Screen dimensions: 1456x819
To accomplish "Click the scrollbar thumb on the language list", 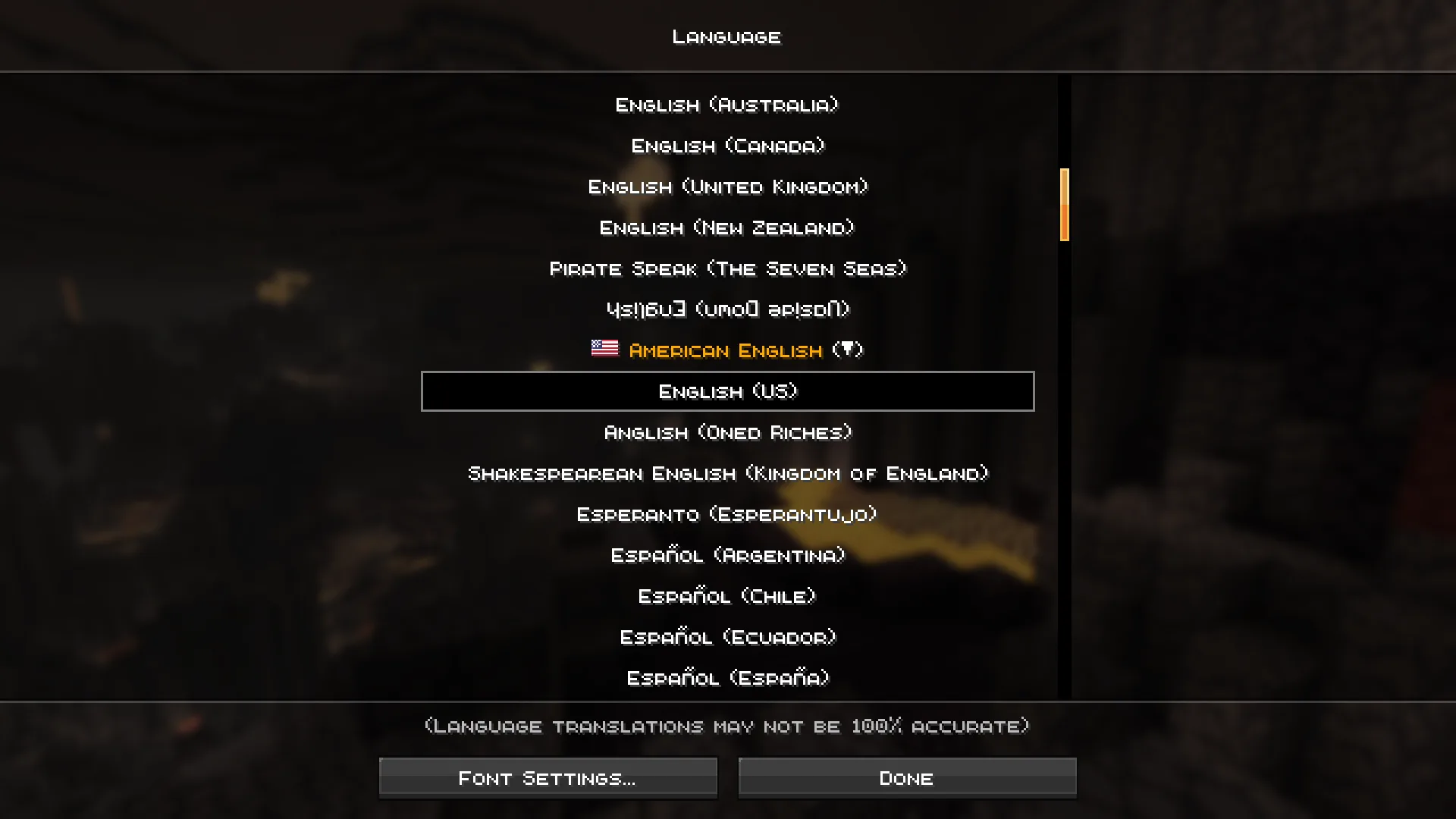I will (x=1065, y=206).
